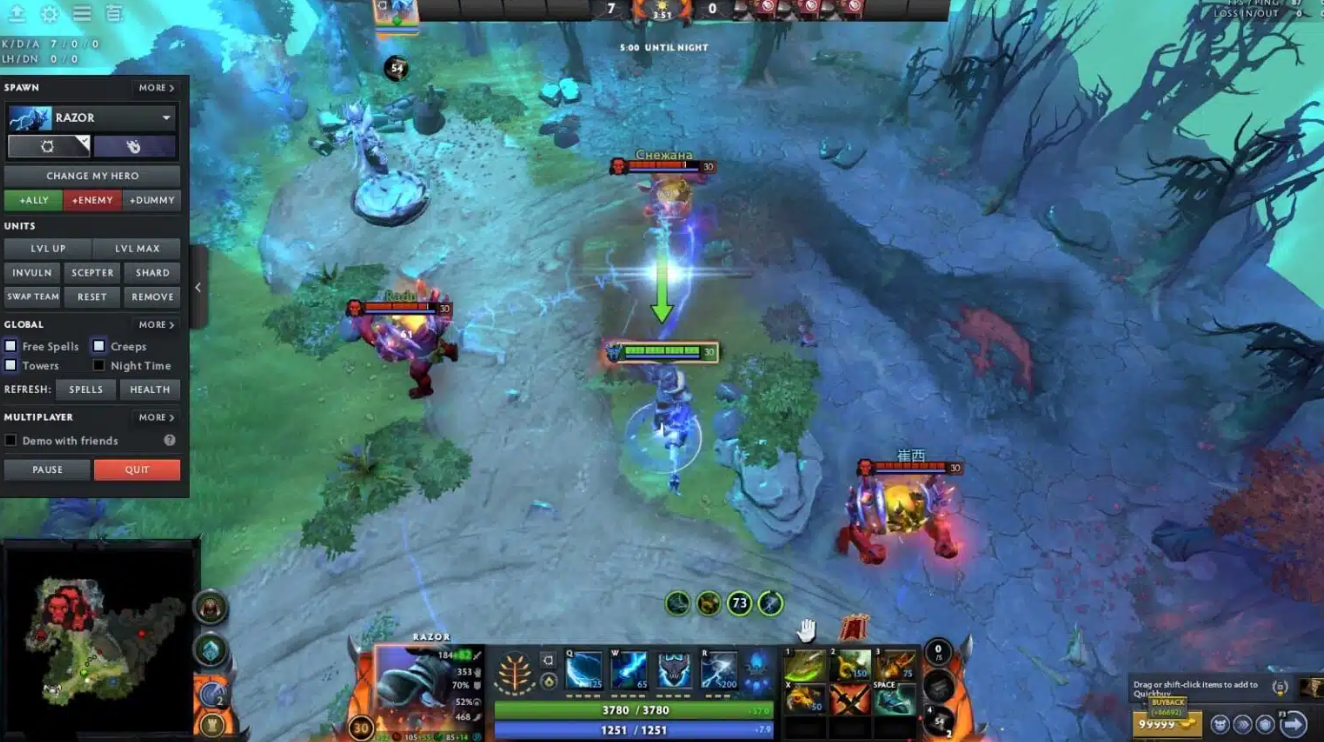The width and height of the screenshot is (1324, 742).
Task: Enable the Free Spells checkbox
Action: 11,346
